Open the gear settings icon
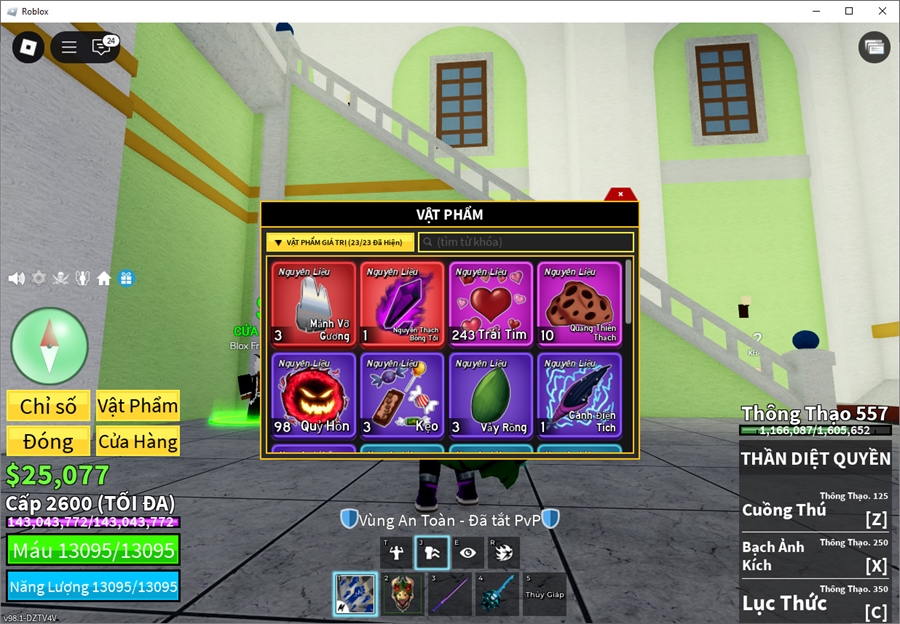This screenshot has height=624, width=900. click(x=39, y=278)
